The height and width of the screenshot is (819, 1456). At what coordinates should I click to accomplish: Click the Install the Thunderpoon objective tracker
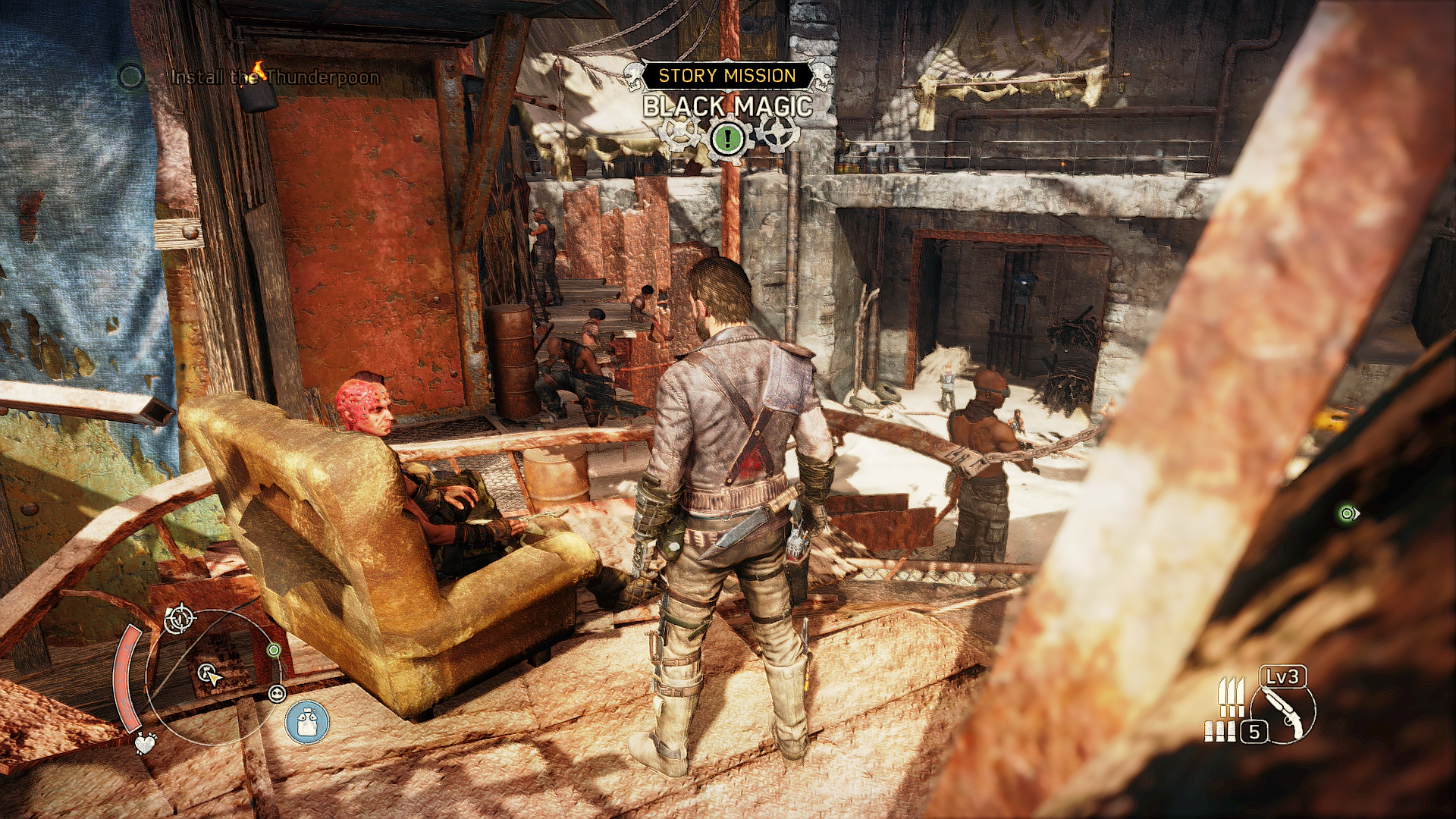tap(274, 77)
